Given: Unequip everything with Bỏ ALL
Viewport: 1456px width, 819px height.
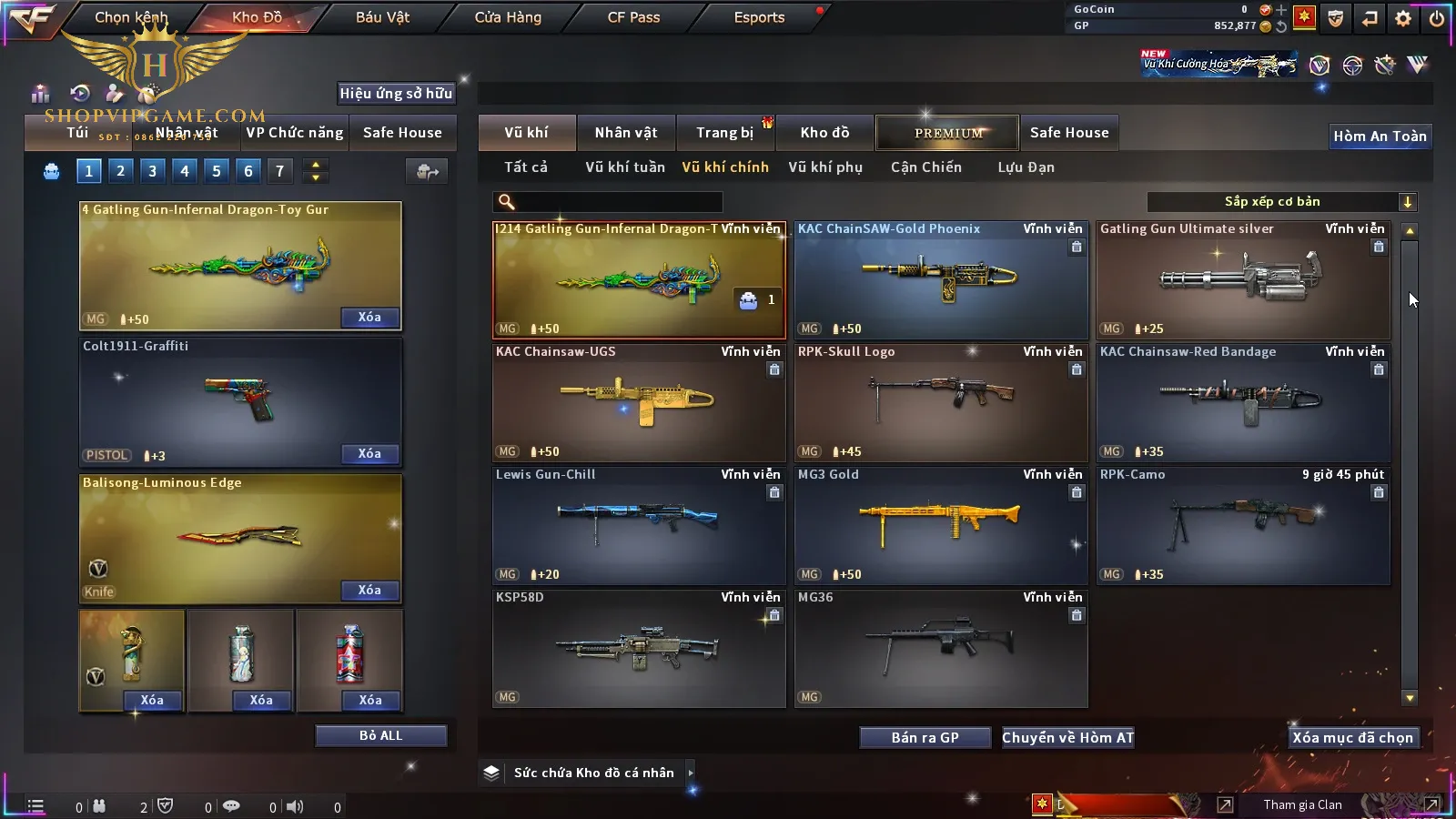Looking at the screenshot, I should pos(380,736).
